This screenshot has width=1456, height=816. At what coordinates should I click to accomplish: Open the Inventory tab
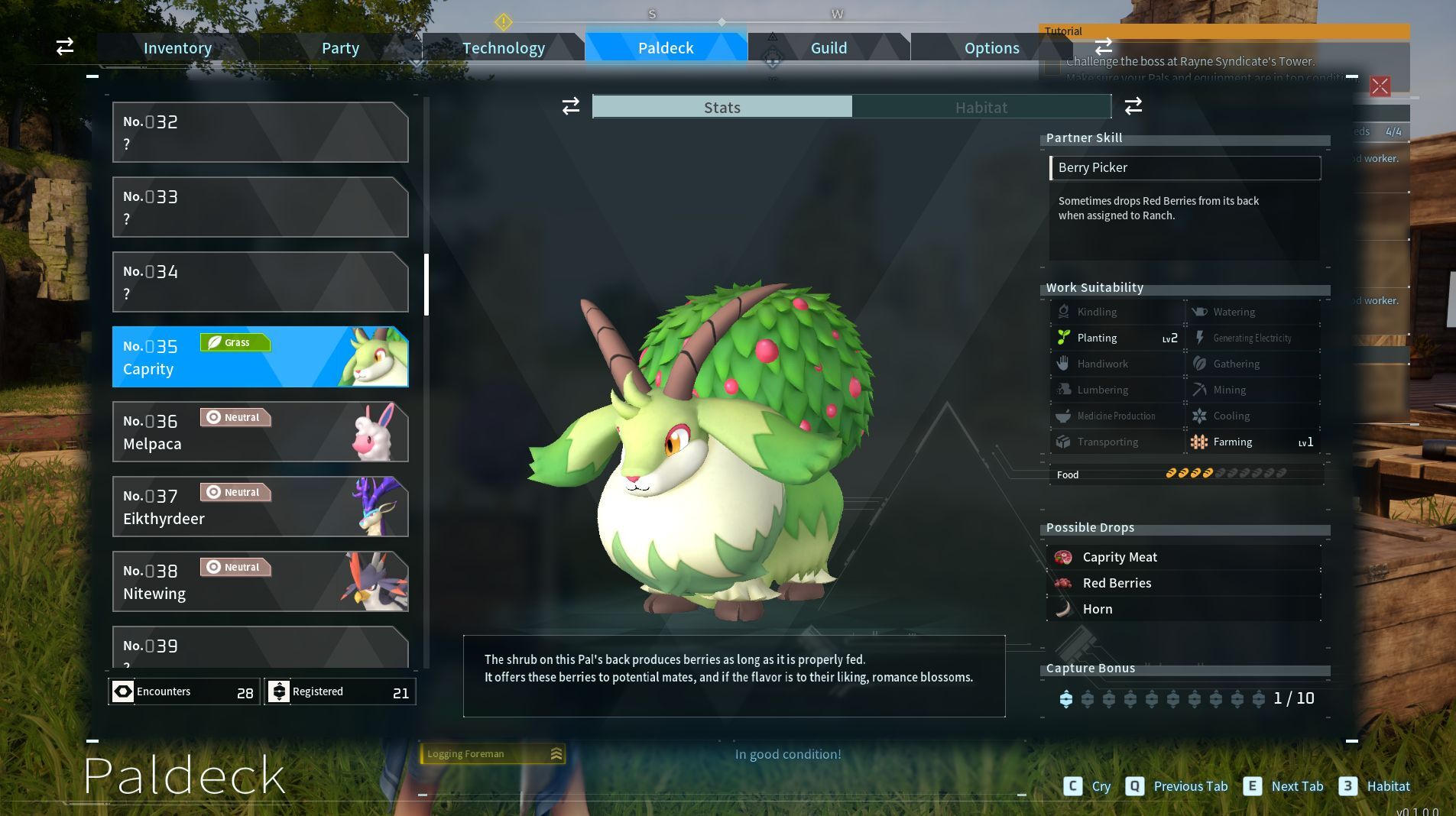[177, 48]
